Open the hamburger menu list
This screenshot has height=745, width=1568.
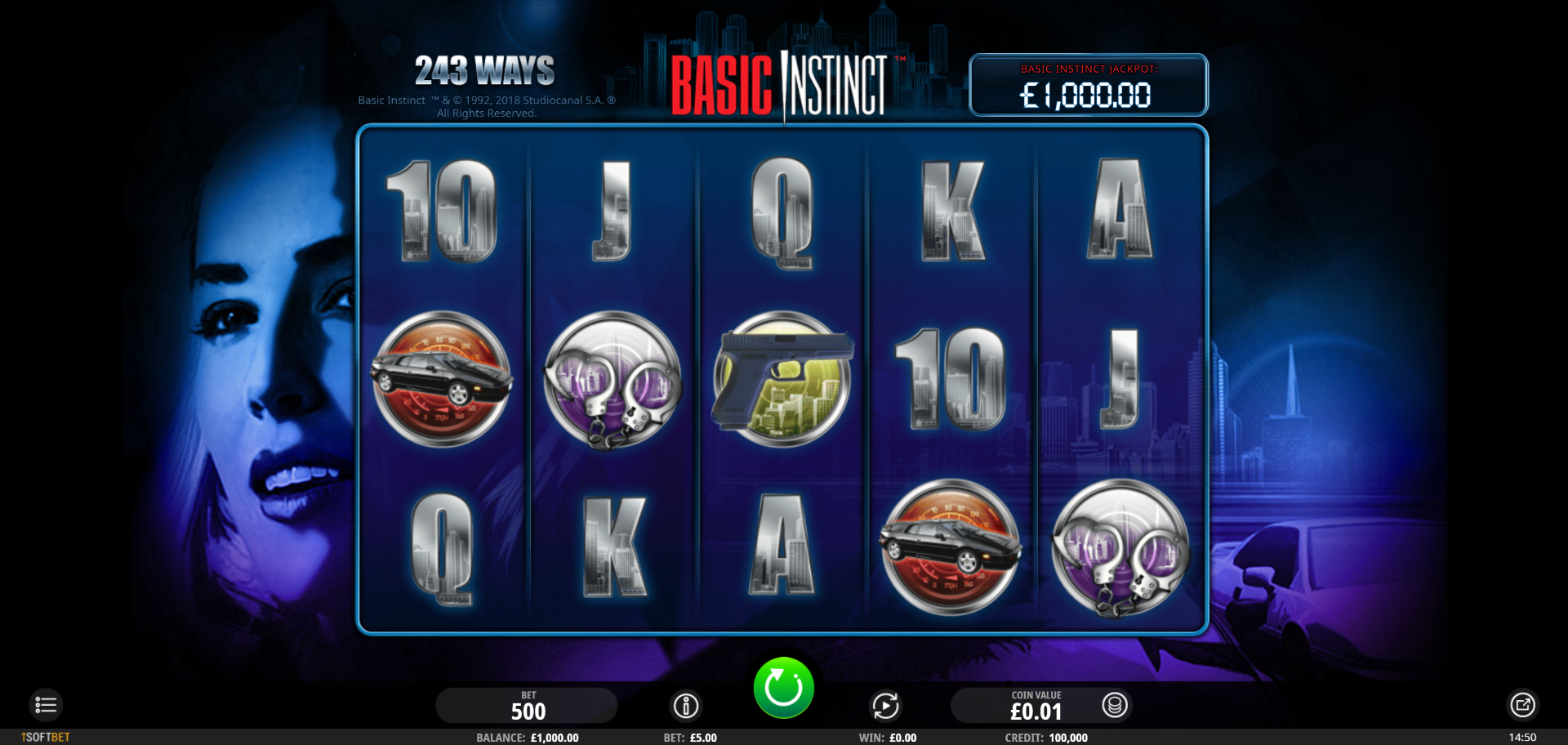pos(46,705)
